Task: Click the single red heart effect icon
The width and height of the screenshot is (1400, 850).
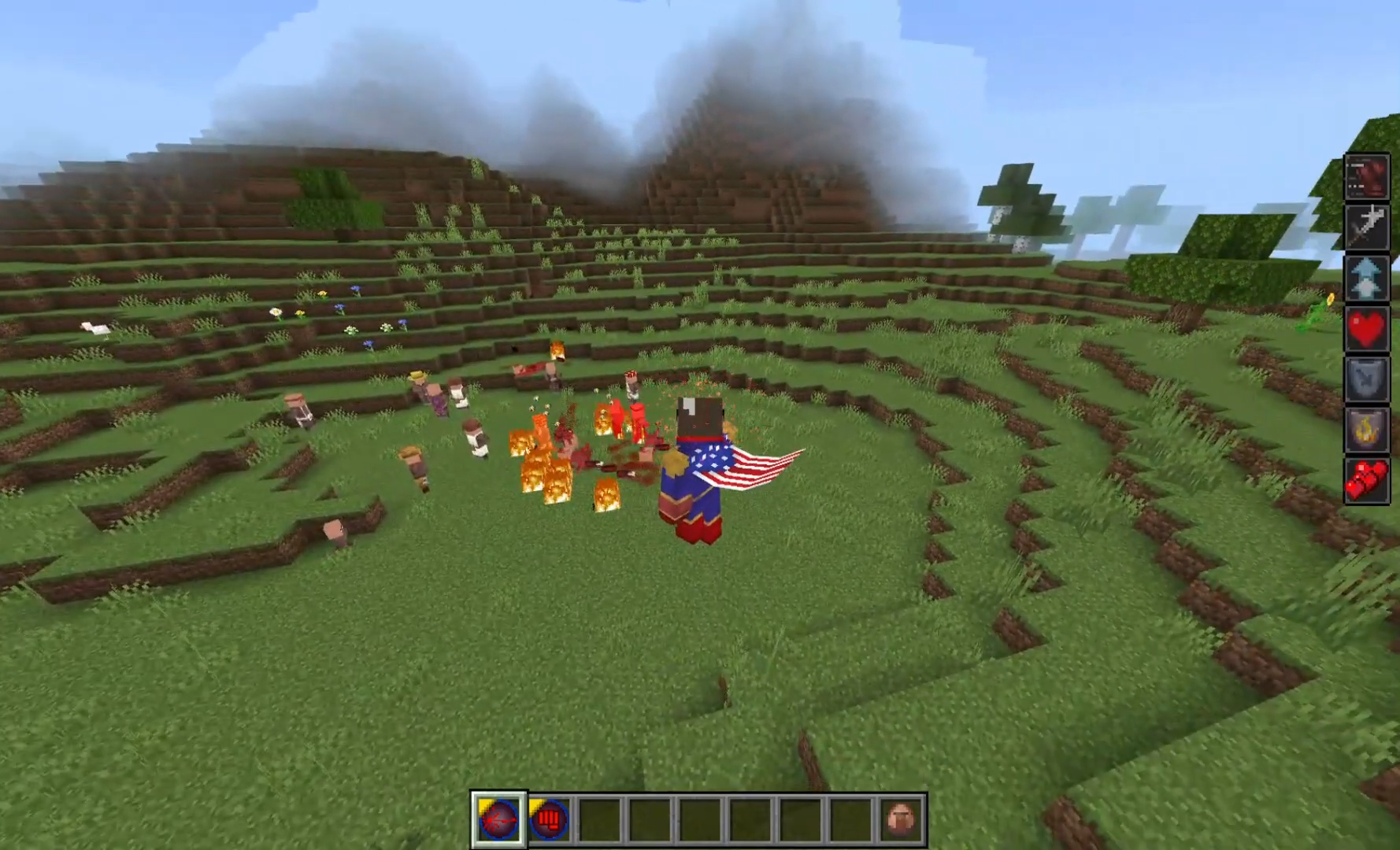Action: click(1366, 327)
